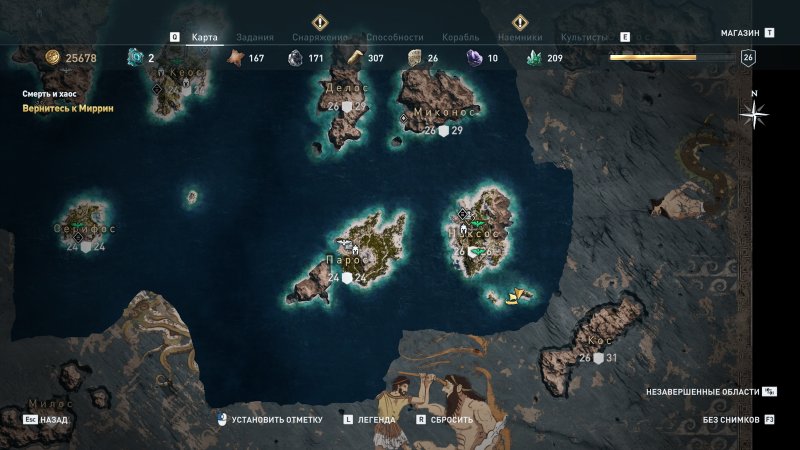
Task: Click the Назад back button
Action: pyautogui.click(x=53, y=420)
